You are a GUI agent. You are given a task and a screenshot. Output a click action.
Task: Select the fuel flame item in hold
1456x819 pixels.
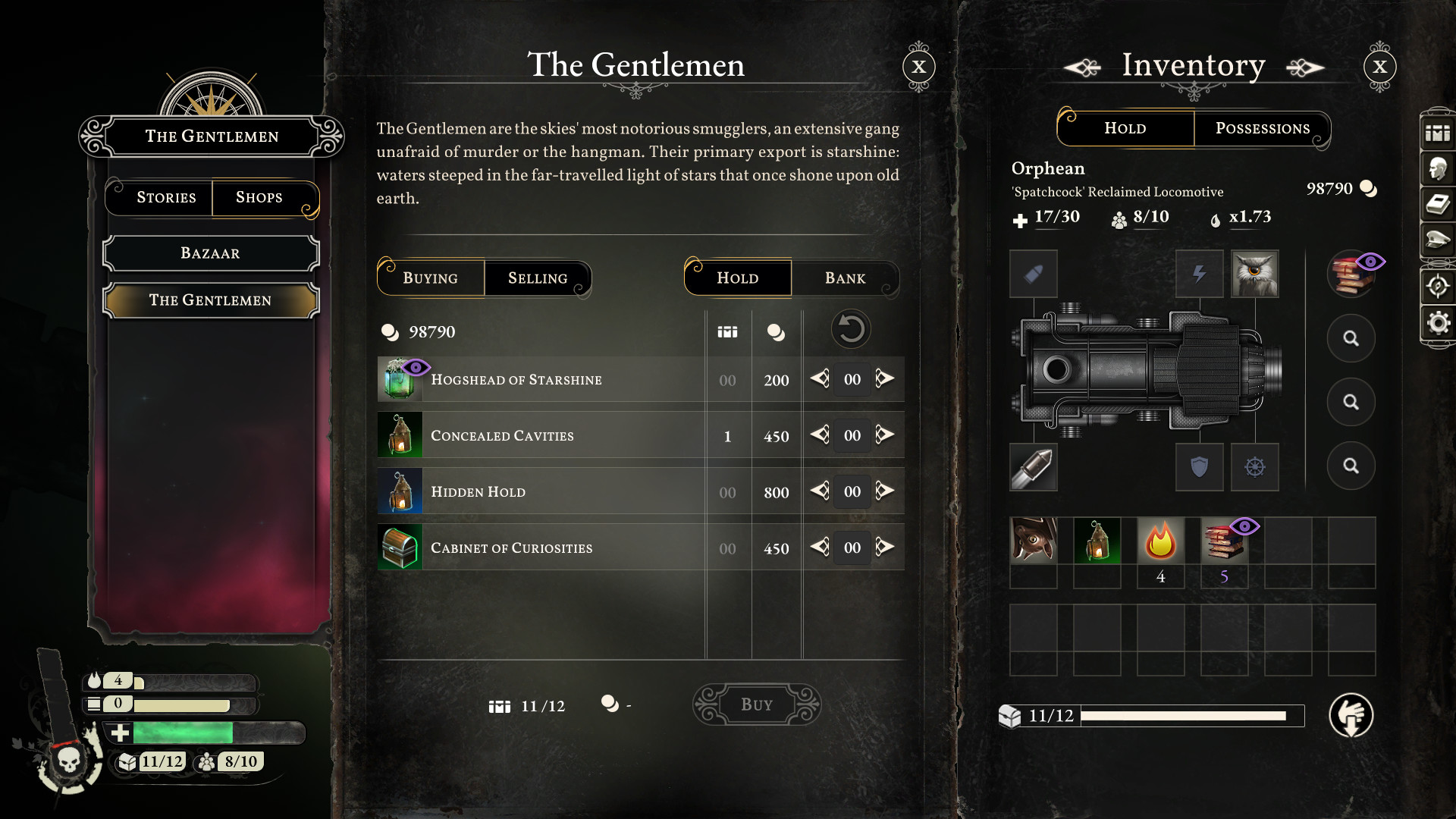click(1160, 541)
